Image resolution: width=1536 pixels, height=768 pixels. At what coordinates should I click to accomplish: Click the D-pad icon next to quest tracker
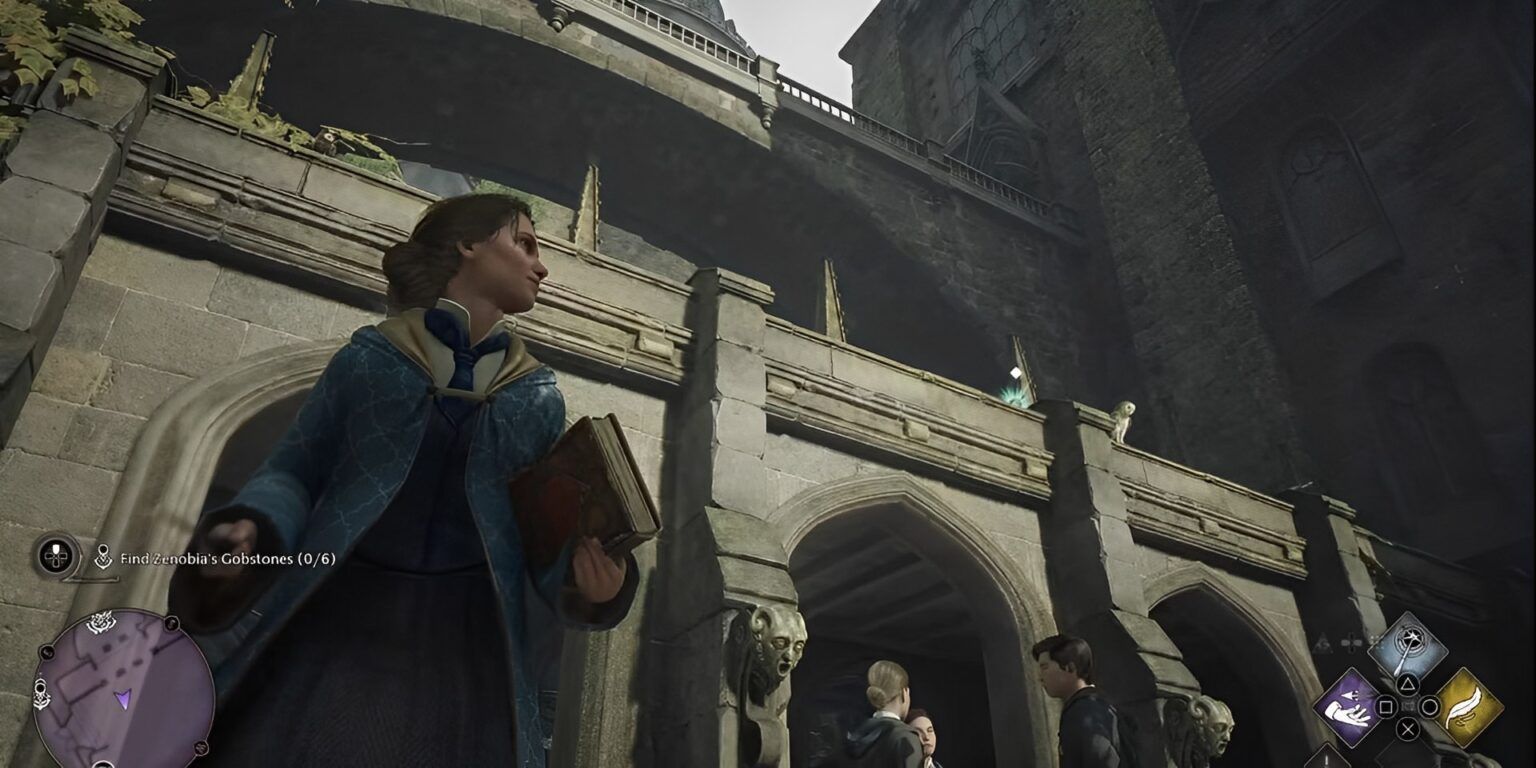click(x=55, y=555)
